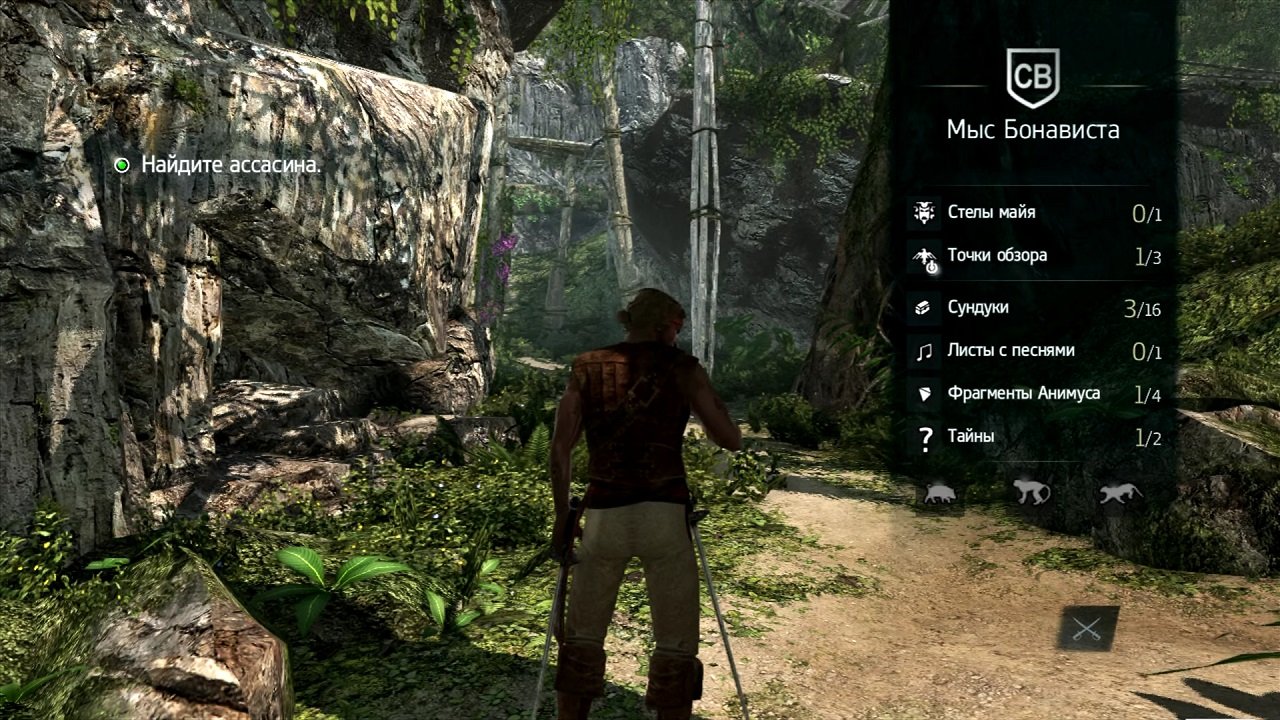Click the Найдите ассасина objective text
This screenshot has width=1280, height=720.
click(x=231, y=163)
